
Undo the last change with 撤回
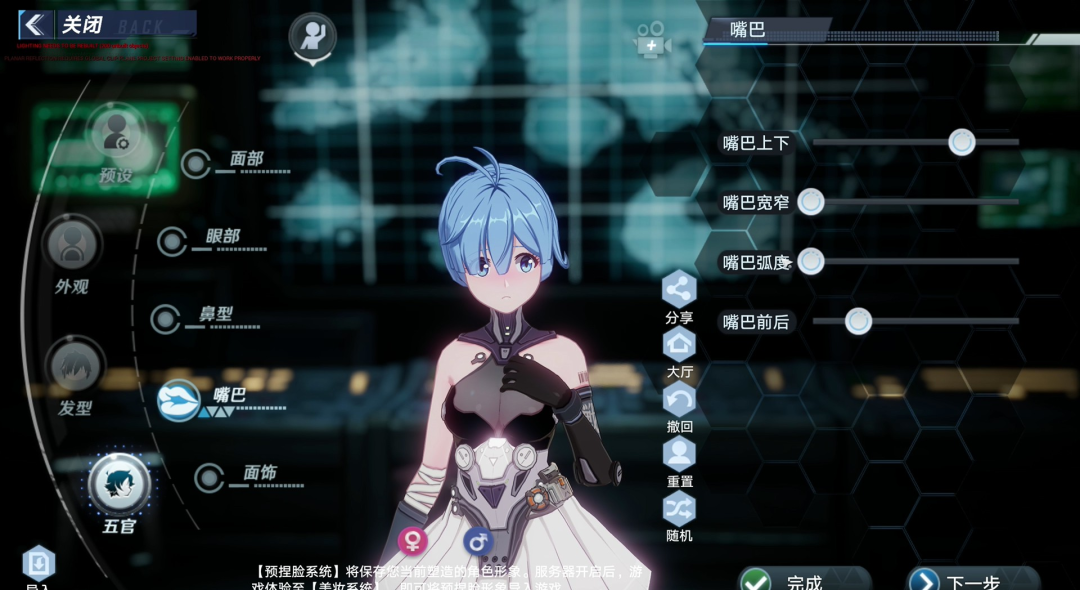(x=679, y=400)
